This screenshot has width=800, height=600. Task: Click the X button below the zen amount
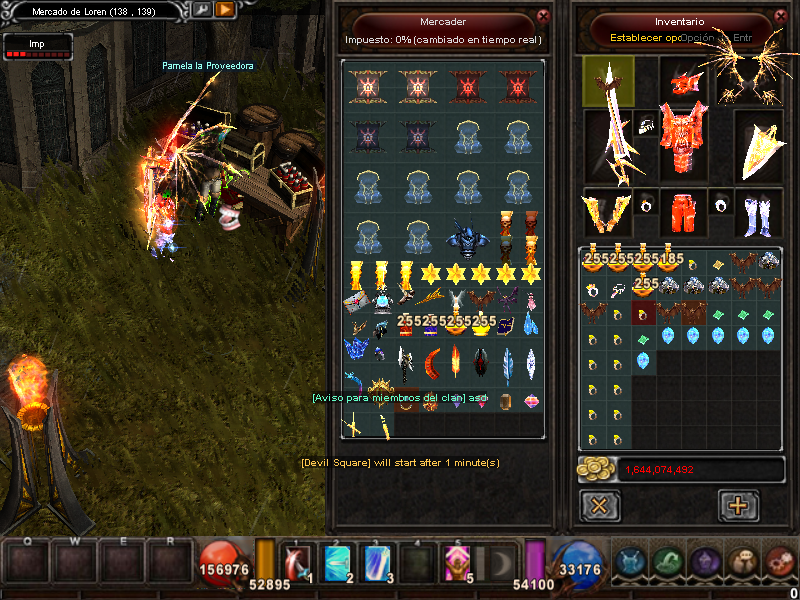(x=599, y=505)
